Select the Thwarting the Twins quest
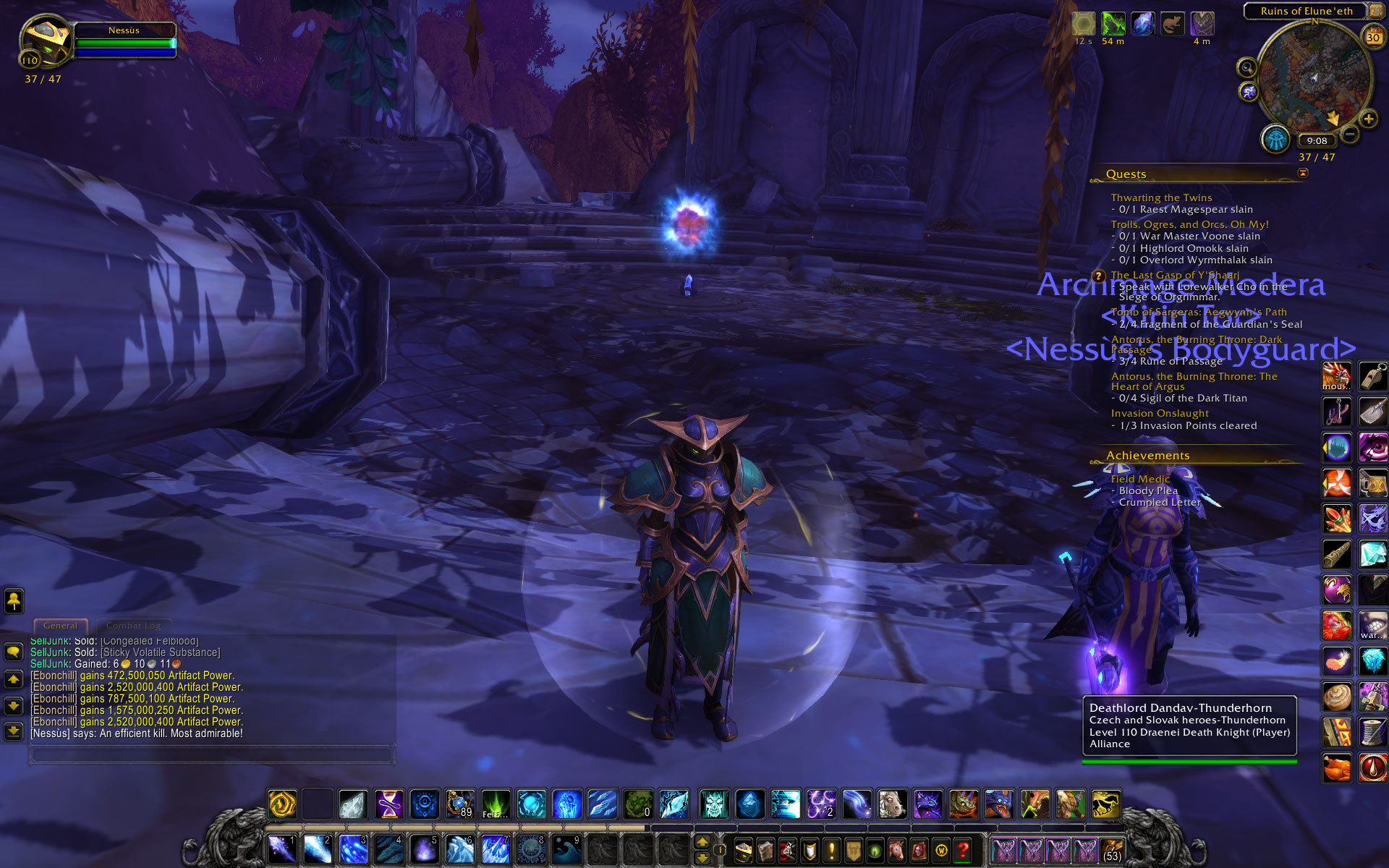1389x868 pixels. (1161, 197)
